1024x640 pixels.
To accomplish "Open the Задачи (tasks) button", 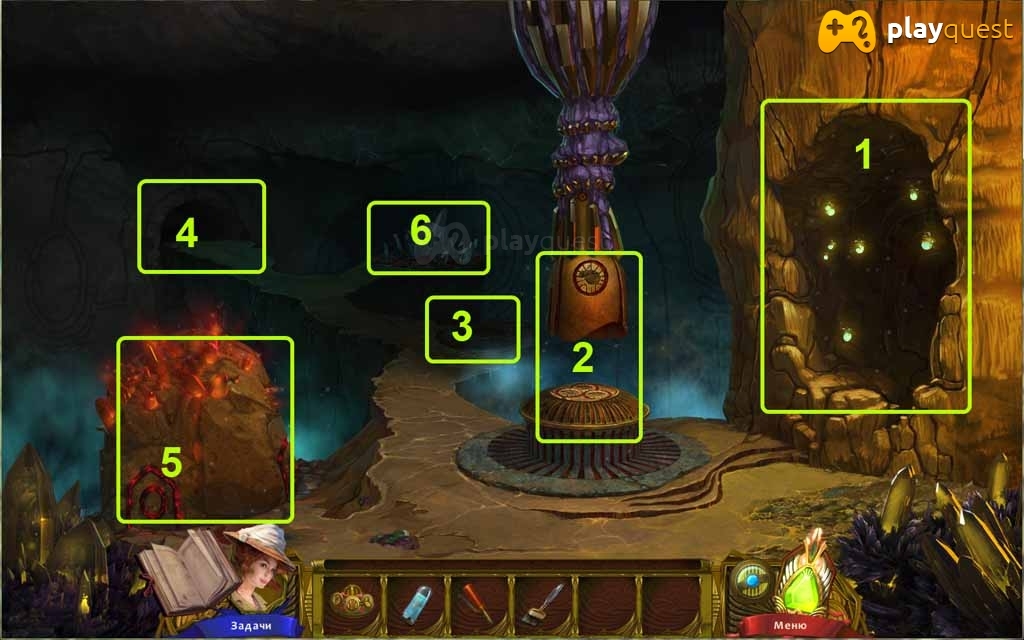I will pyautogui.click(x=248, y=626).
